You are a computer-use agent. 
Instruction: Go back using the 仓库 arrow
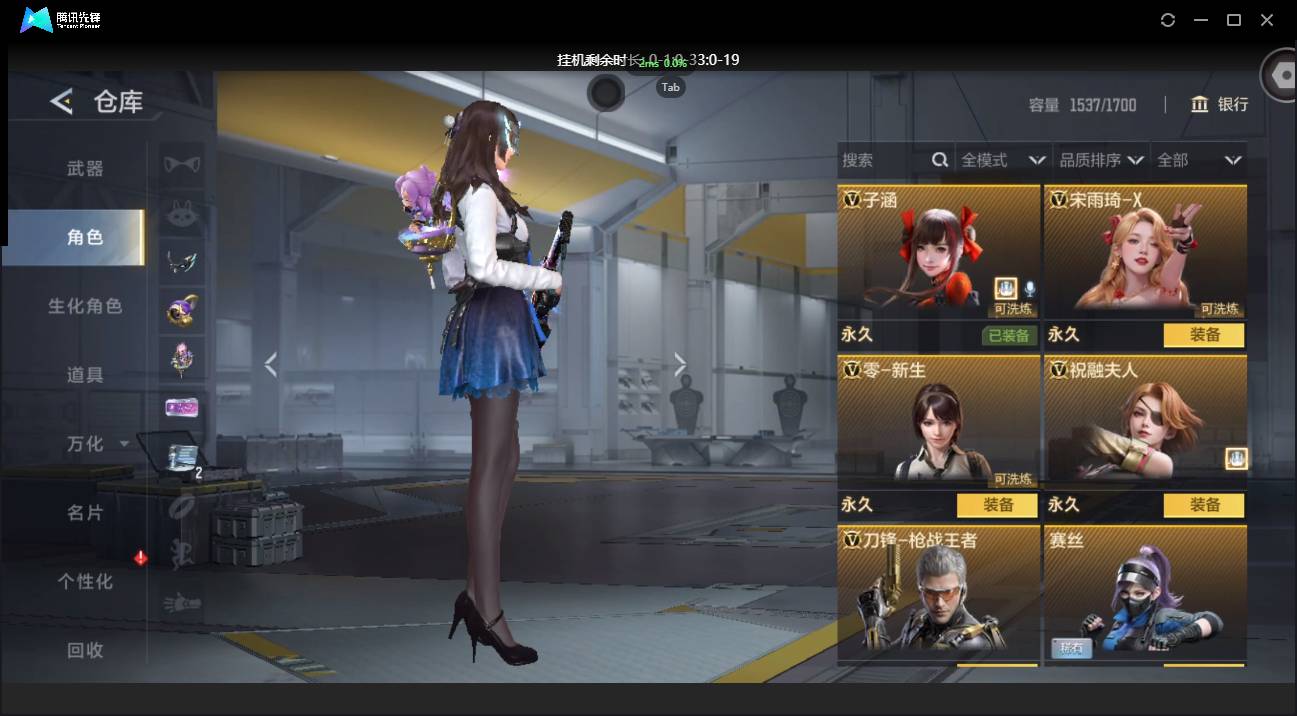click(x=62, y=101)
